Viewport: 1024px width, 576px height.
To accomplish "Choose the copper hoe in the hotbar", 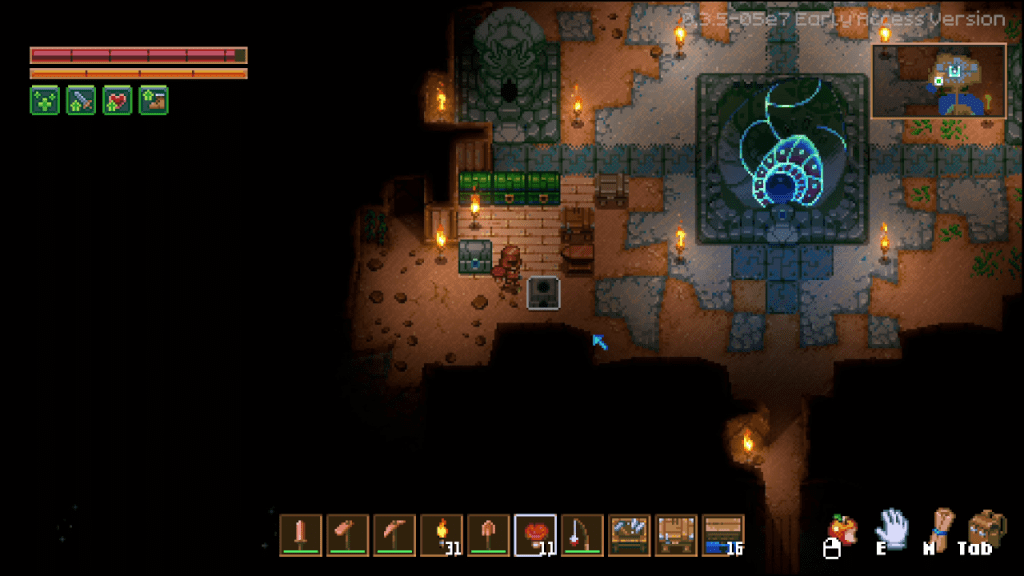I will [x=347, y=534].
